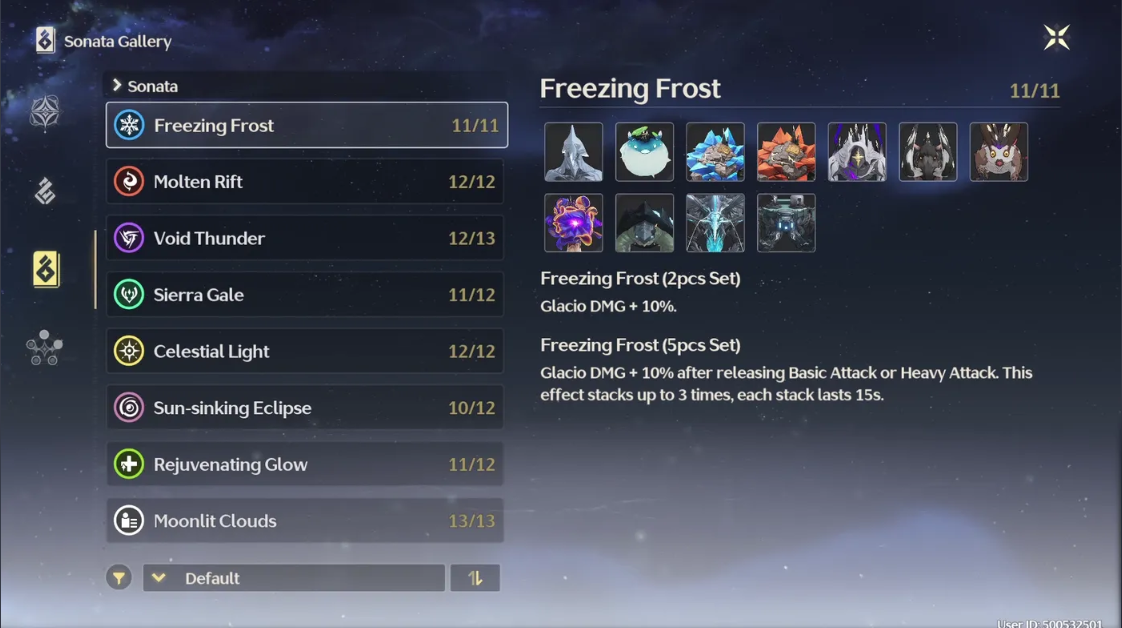
Task: Select the Freezing Frost sonata row
Action: (306, 125)
